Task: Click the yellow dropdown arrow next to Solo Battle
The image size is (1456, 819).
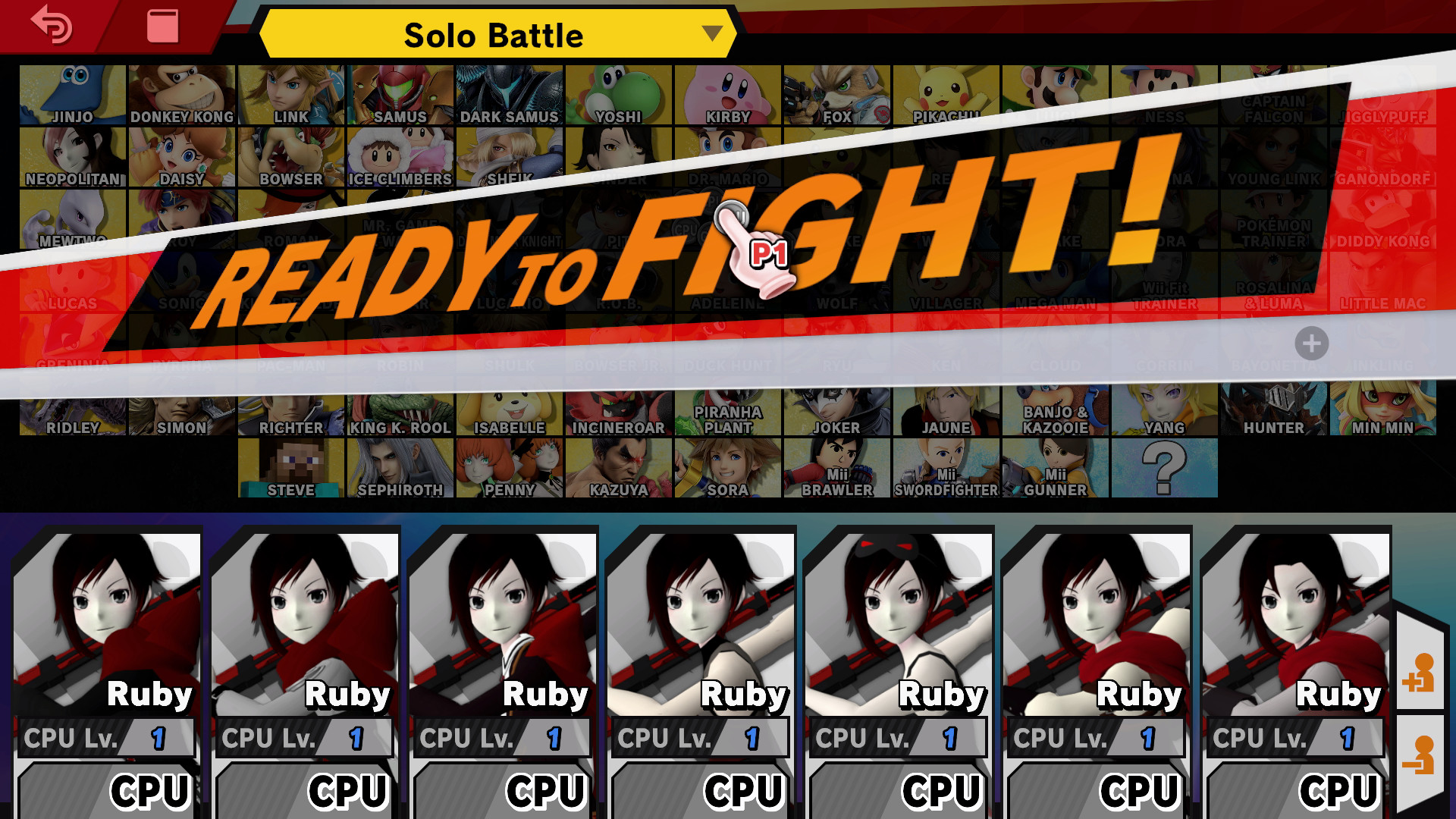Action: (x=711, y=34)
